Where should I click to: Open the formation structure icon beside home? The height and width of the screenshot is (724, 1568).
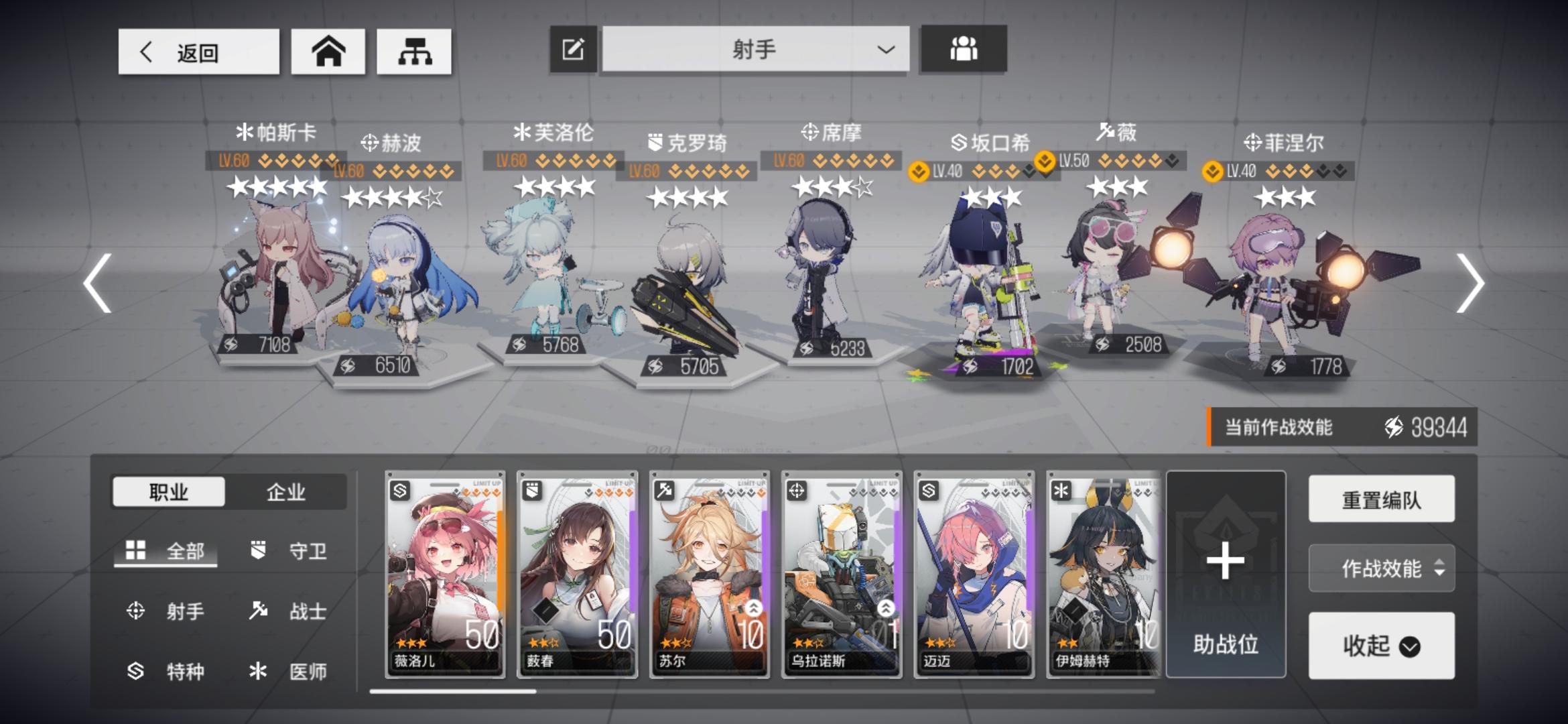click(x=415, y=51)
